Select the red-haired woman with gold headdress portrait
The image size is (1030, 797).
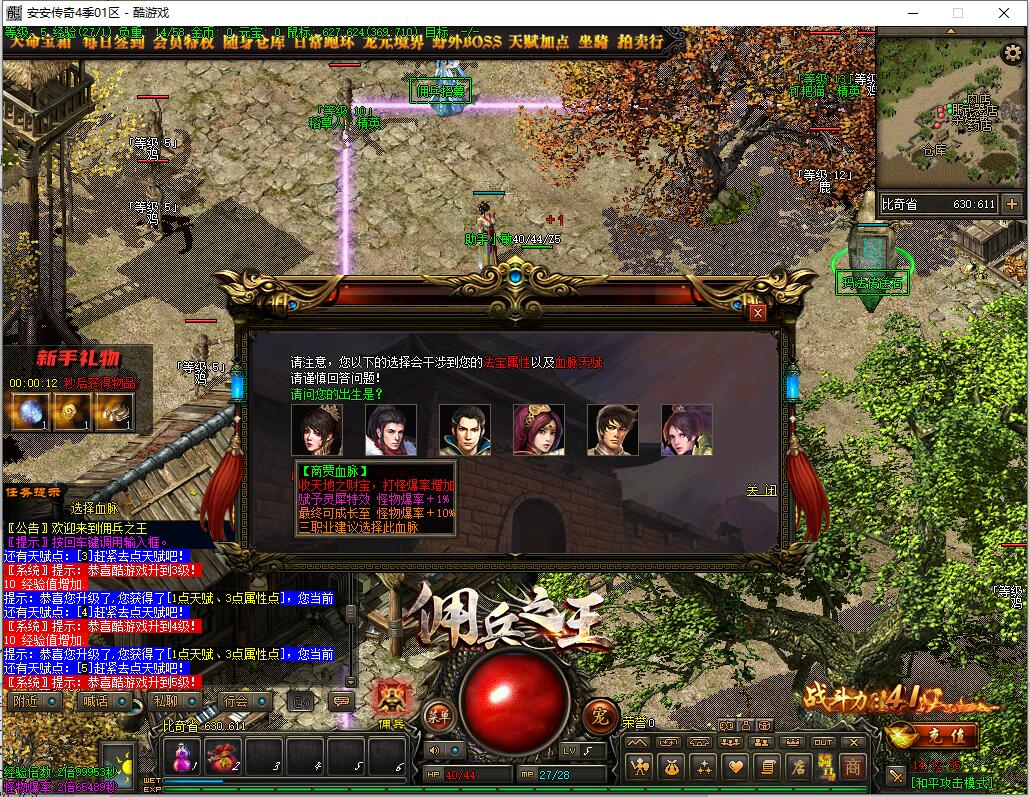[539, 430]
